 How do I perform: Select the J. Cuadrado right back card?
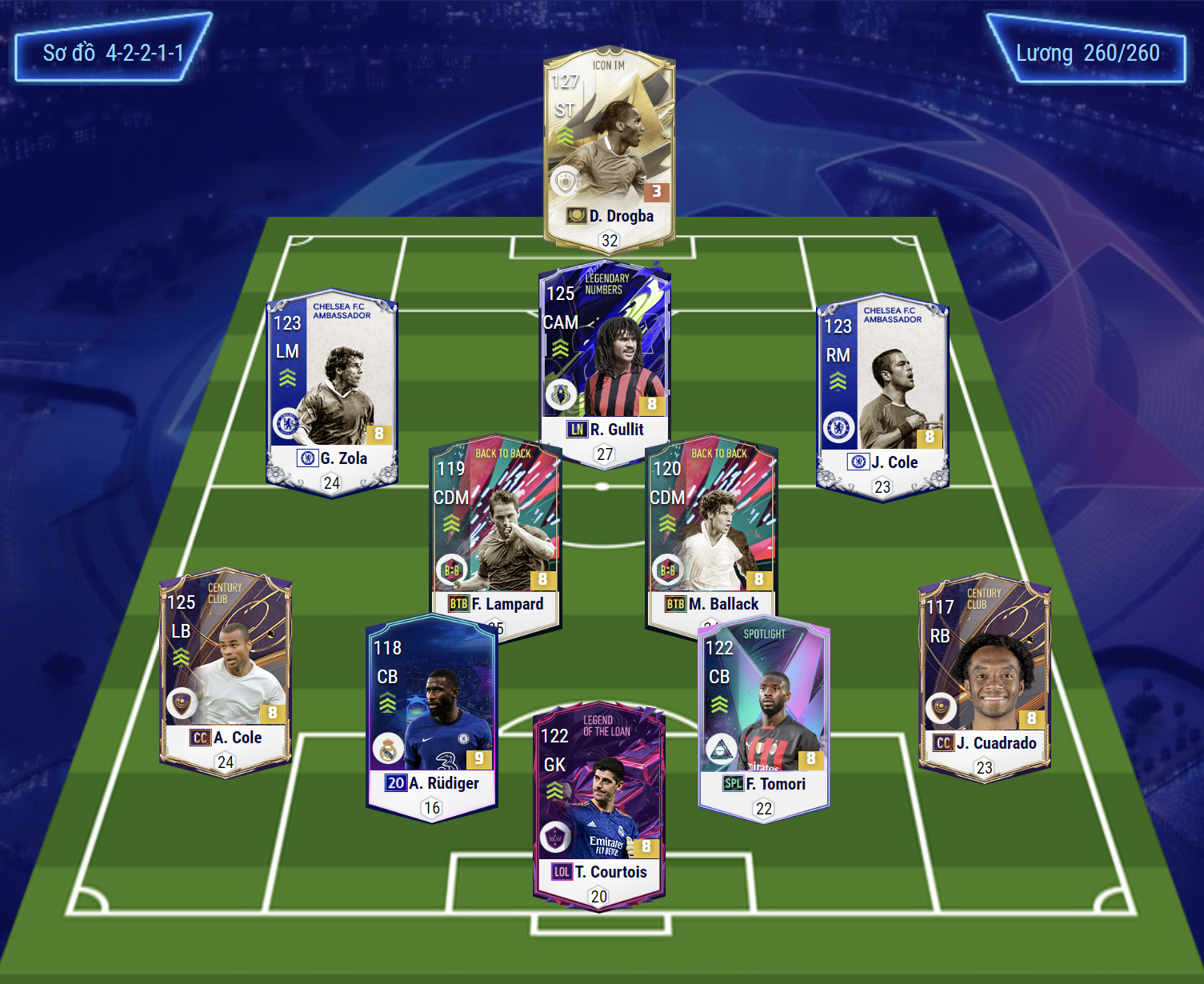(x=984, y=676)
